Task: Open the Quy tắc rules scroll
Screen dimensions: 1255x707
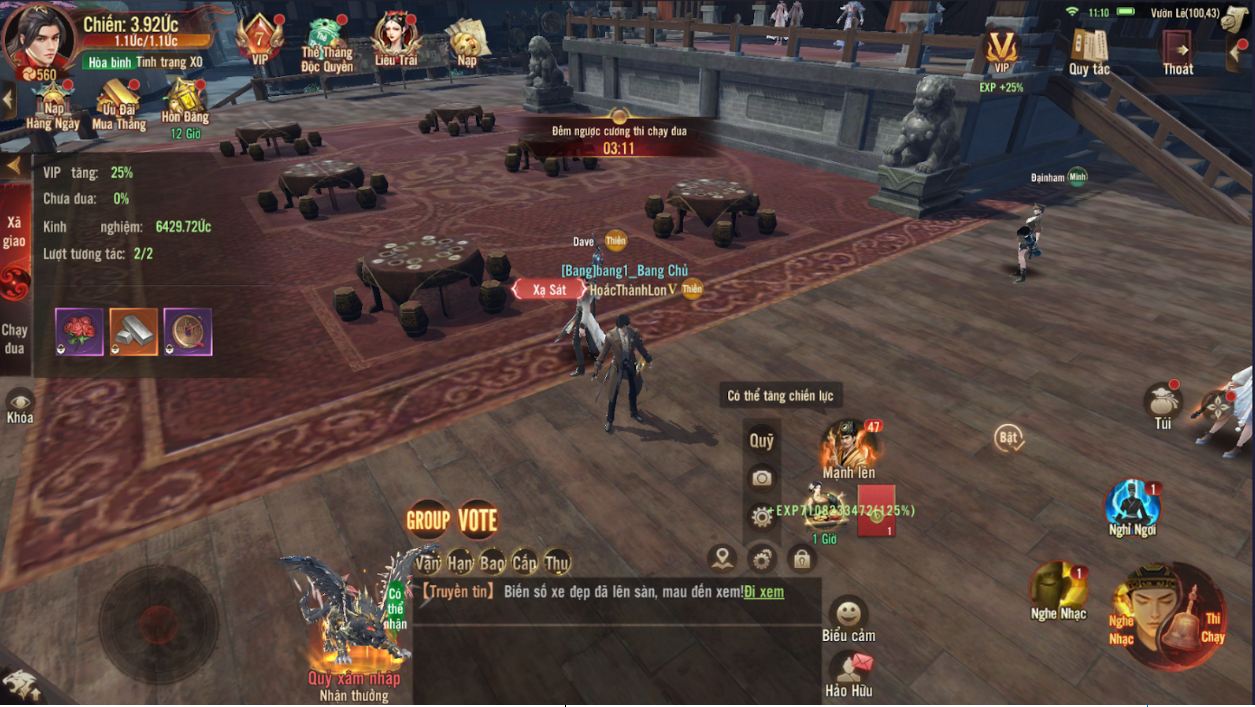Action: point(1089,48)
